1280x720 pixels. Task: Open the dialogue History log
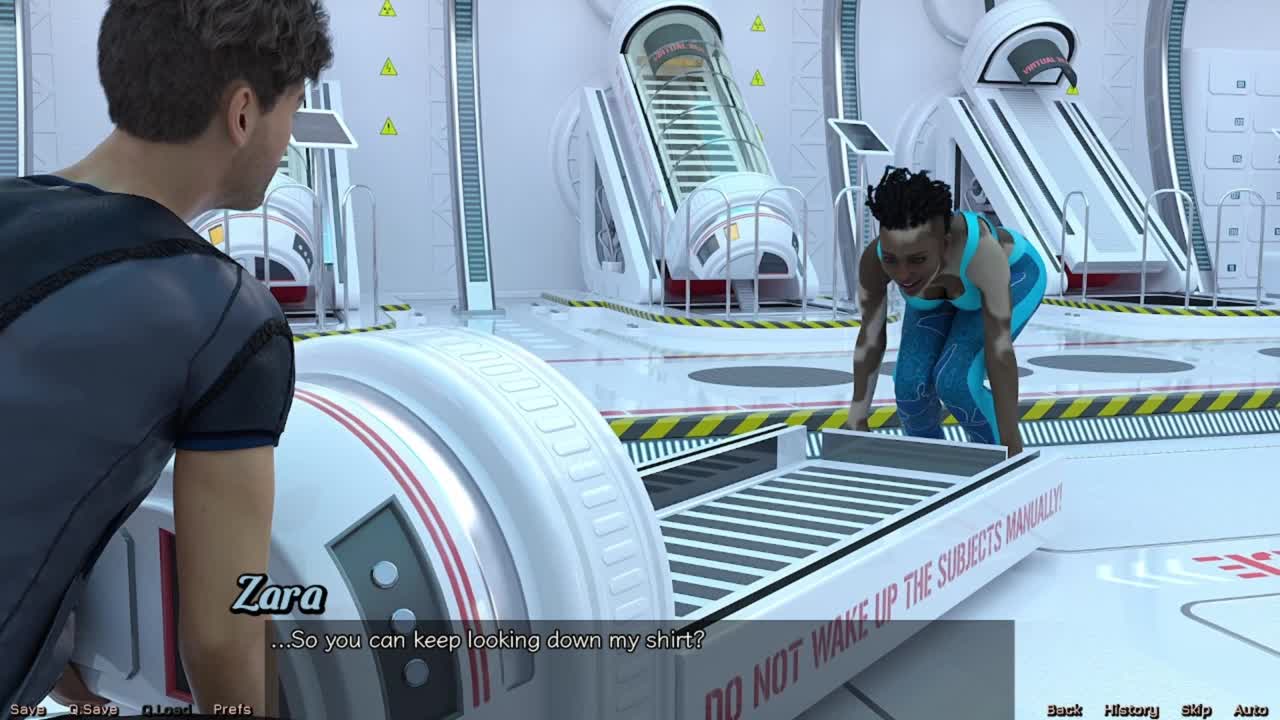1131,709
